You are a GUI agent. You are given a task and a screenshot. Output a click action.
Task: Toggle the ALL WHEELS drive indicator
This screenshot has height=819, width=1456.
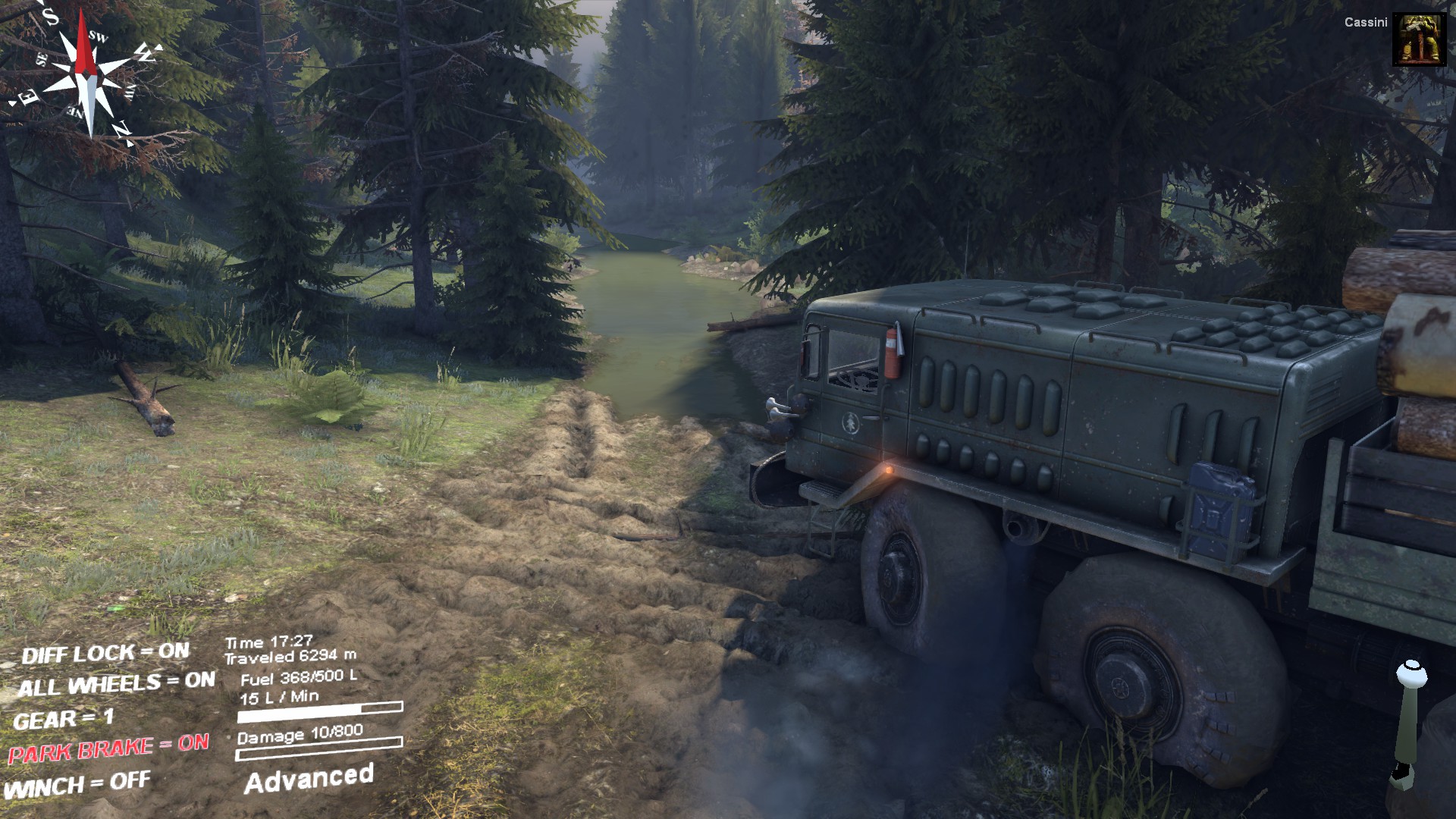[x=116, y=683]
